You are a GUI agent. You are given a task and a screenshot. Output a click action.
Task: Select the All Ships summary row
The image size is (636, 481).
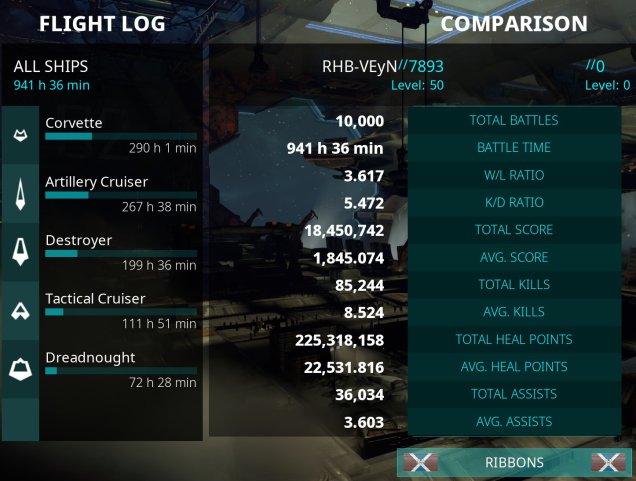point(100,74)
